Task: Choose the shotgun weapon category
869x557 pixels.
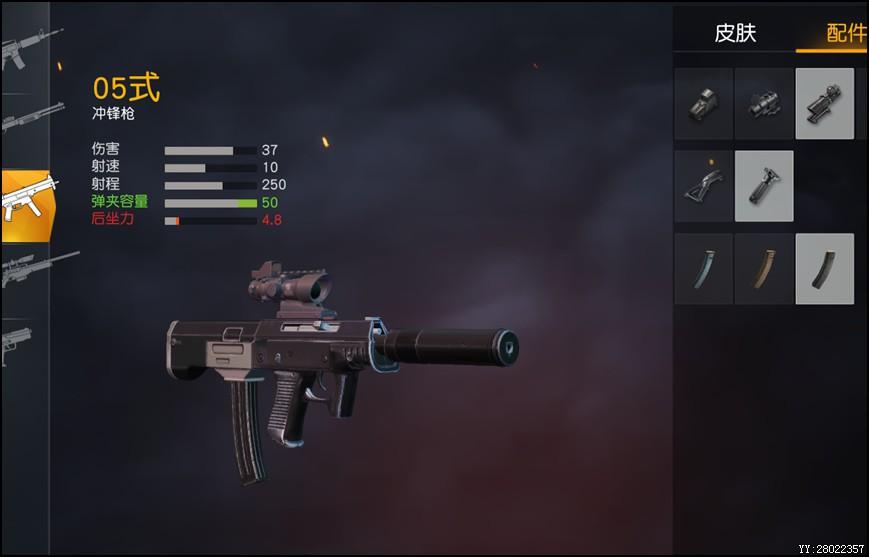Action: [x=26, y=118]
